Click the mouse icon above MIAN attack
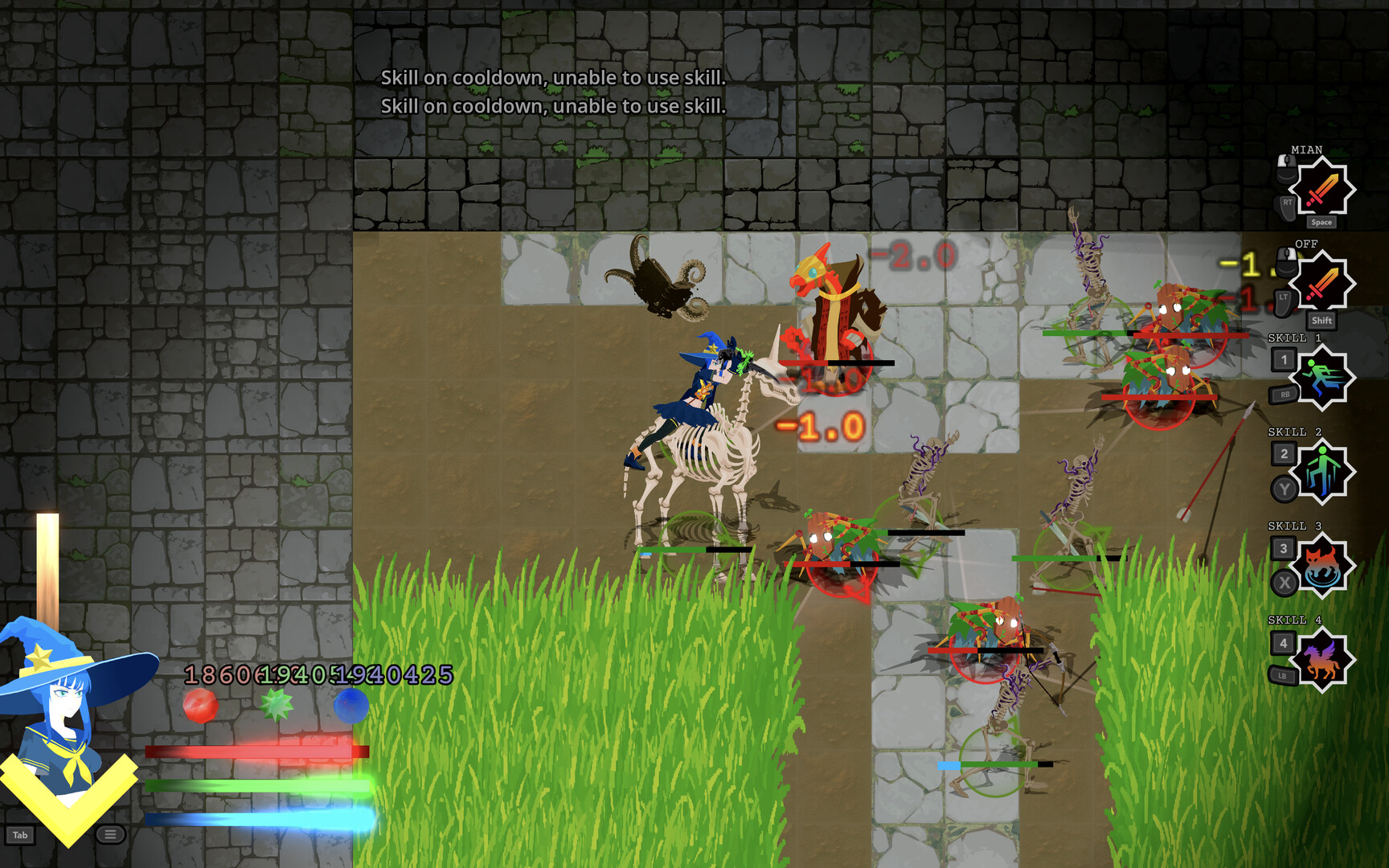The image size is (1389, 868). click(x=1287, y=166)
